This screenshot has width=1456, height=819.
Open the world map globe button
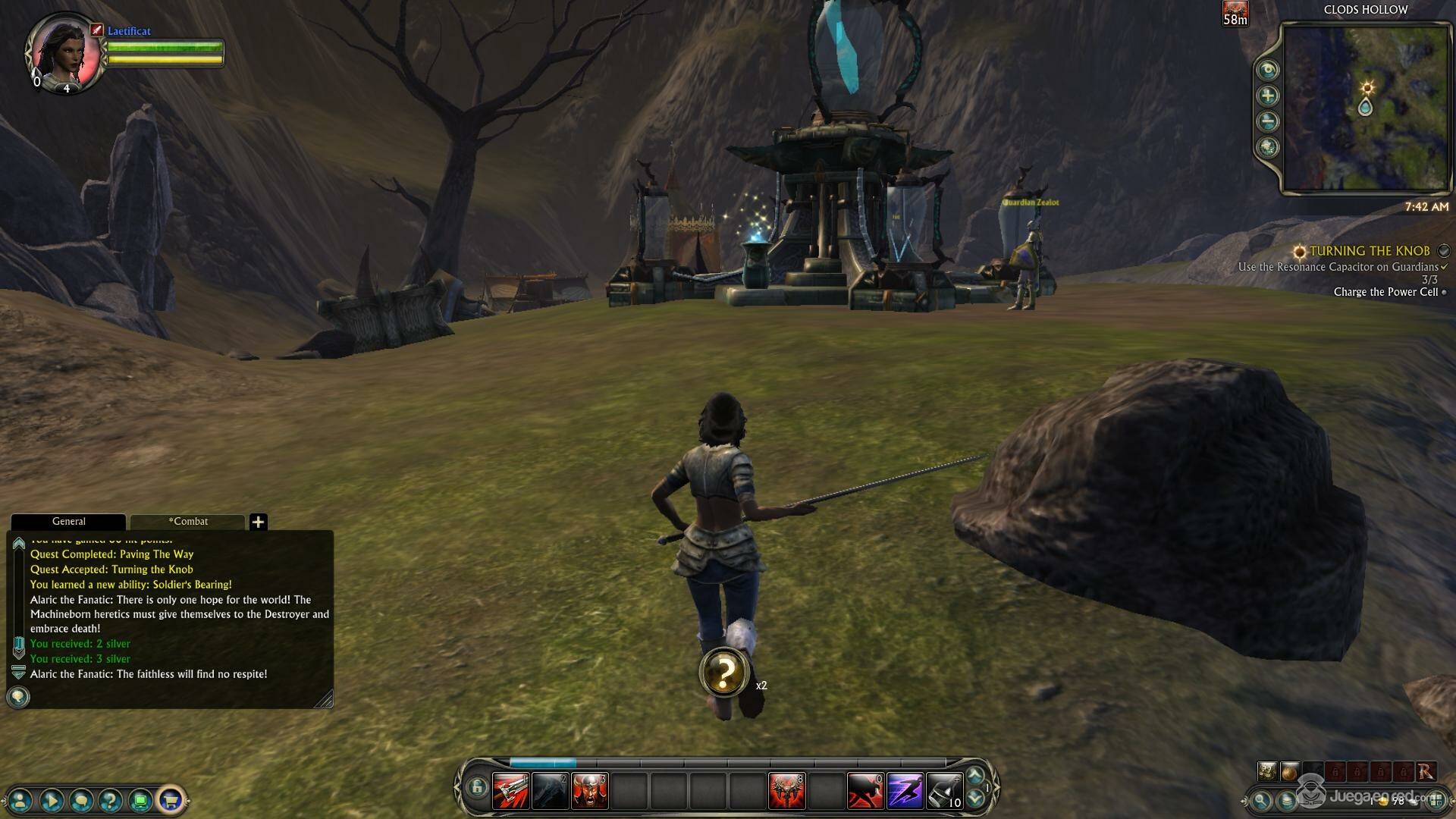point(1267,147)
